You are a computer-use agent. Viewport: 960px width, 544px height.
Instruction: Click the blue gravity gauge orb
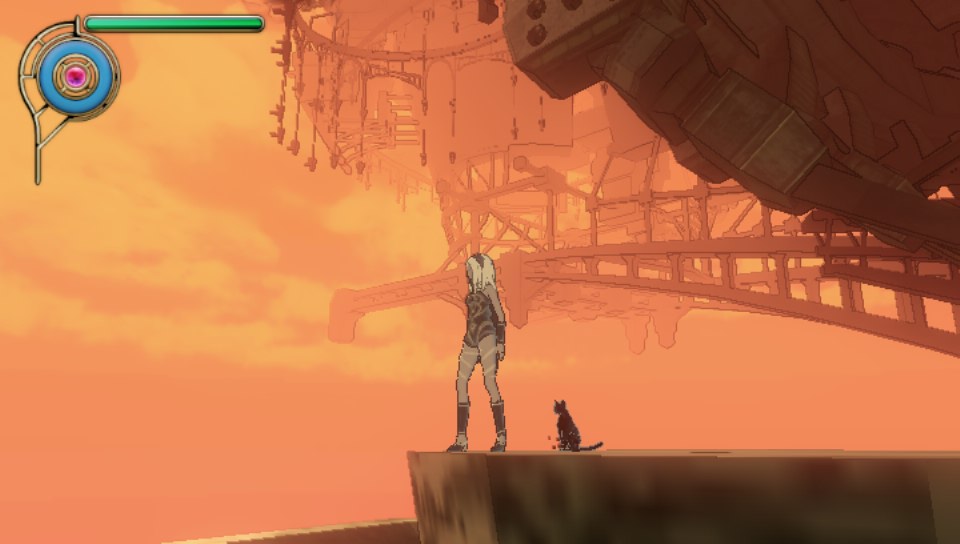point(73,75)
